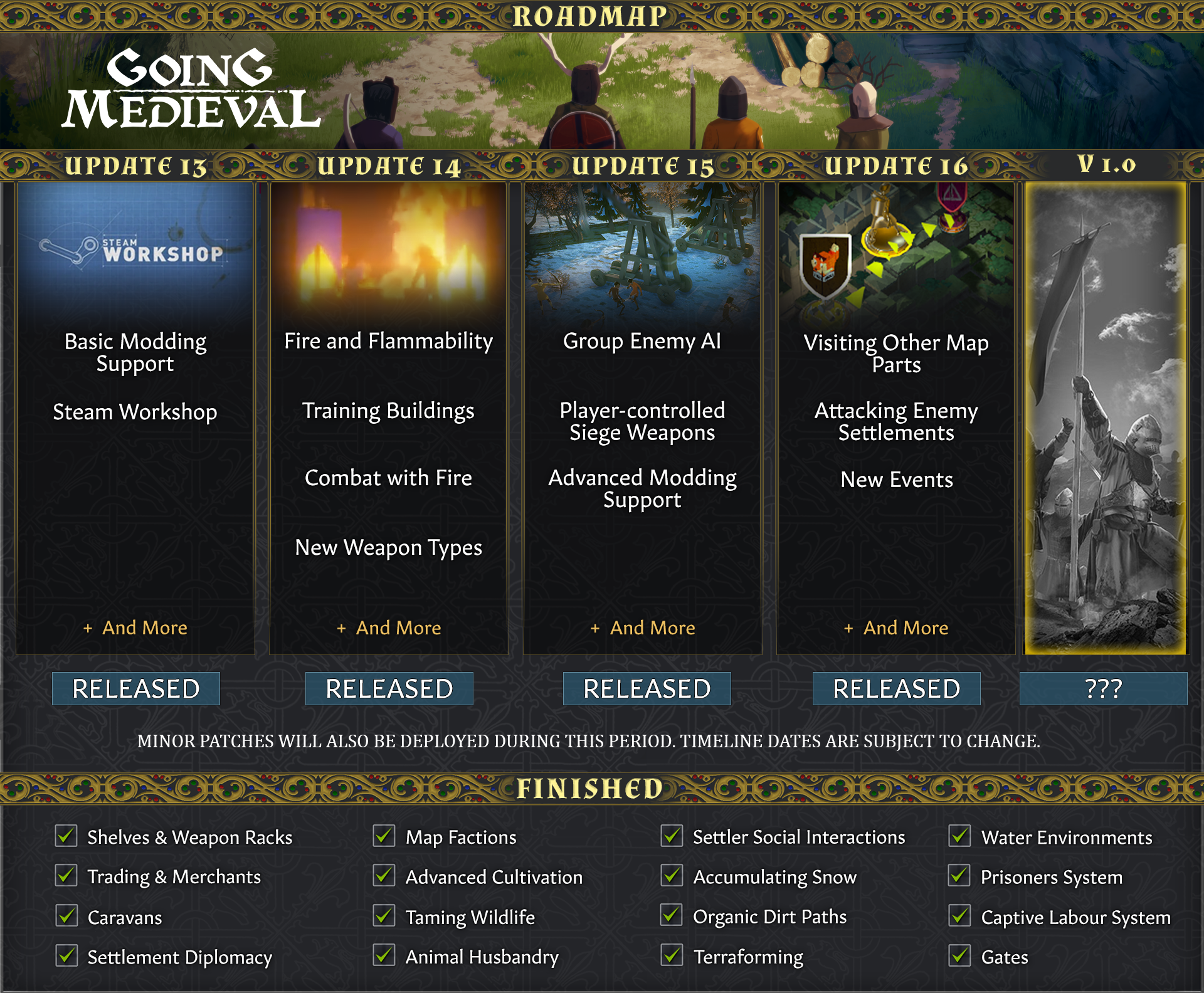The height and width of the screenshot is (993, 1204).
Task: Toggle the Accumulating Snow checkbox
Action: [672, 876]
